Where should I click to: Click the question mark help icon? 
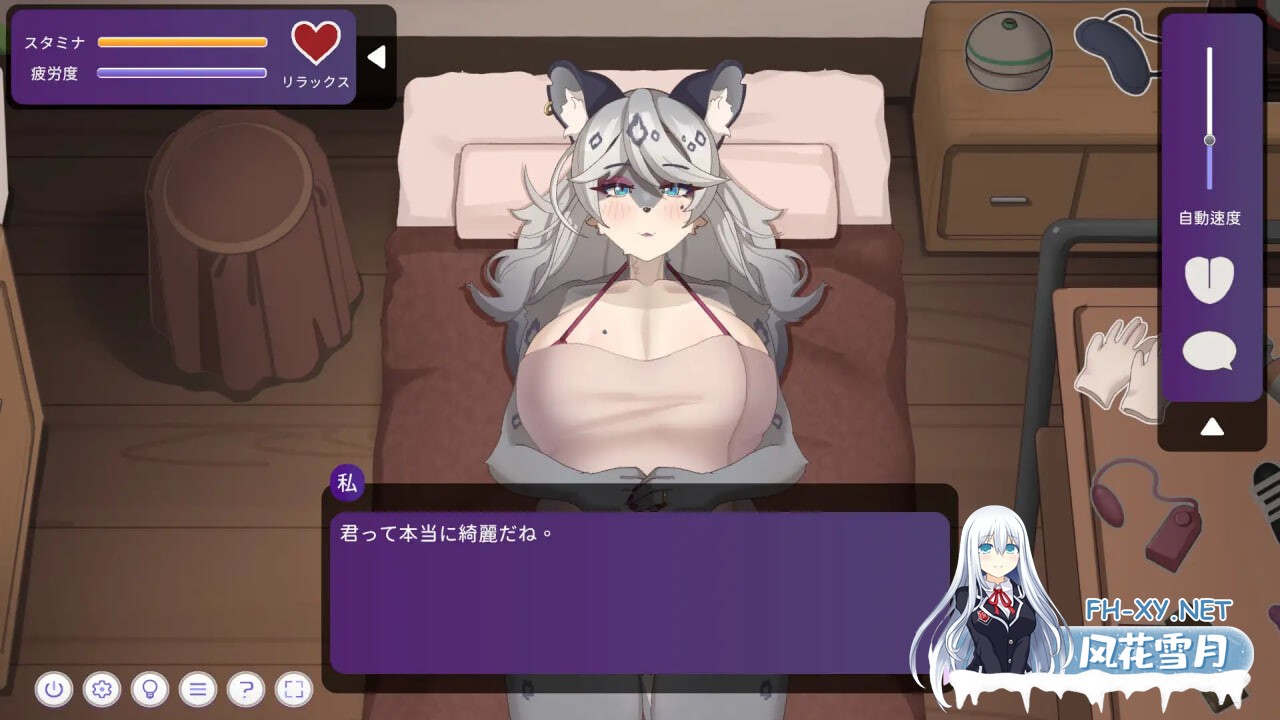247,690
